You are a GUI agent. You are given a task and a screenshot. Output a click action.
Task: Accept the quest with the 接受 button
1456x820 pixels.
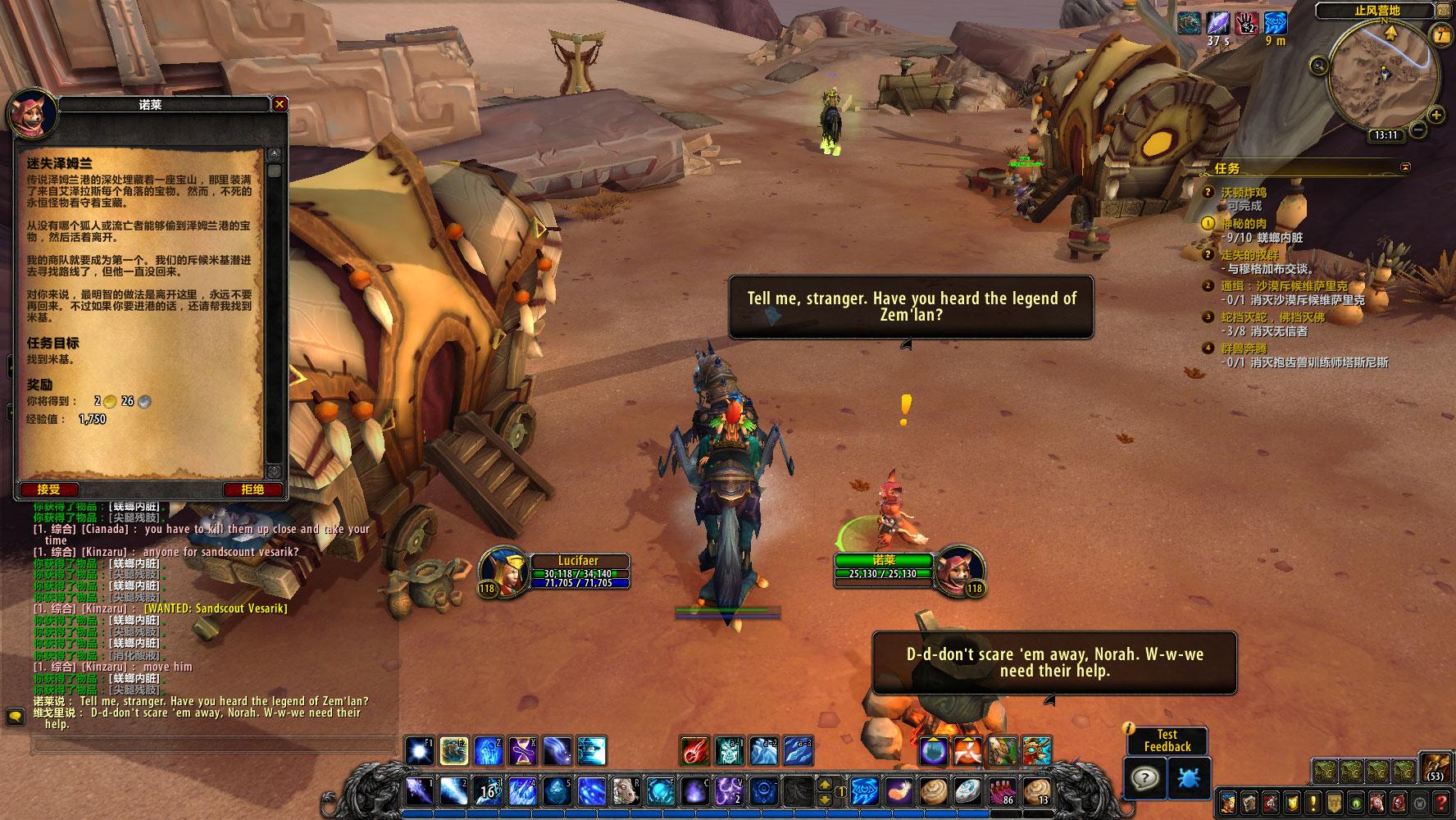pos(49,490)
